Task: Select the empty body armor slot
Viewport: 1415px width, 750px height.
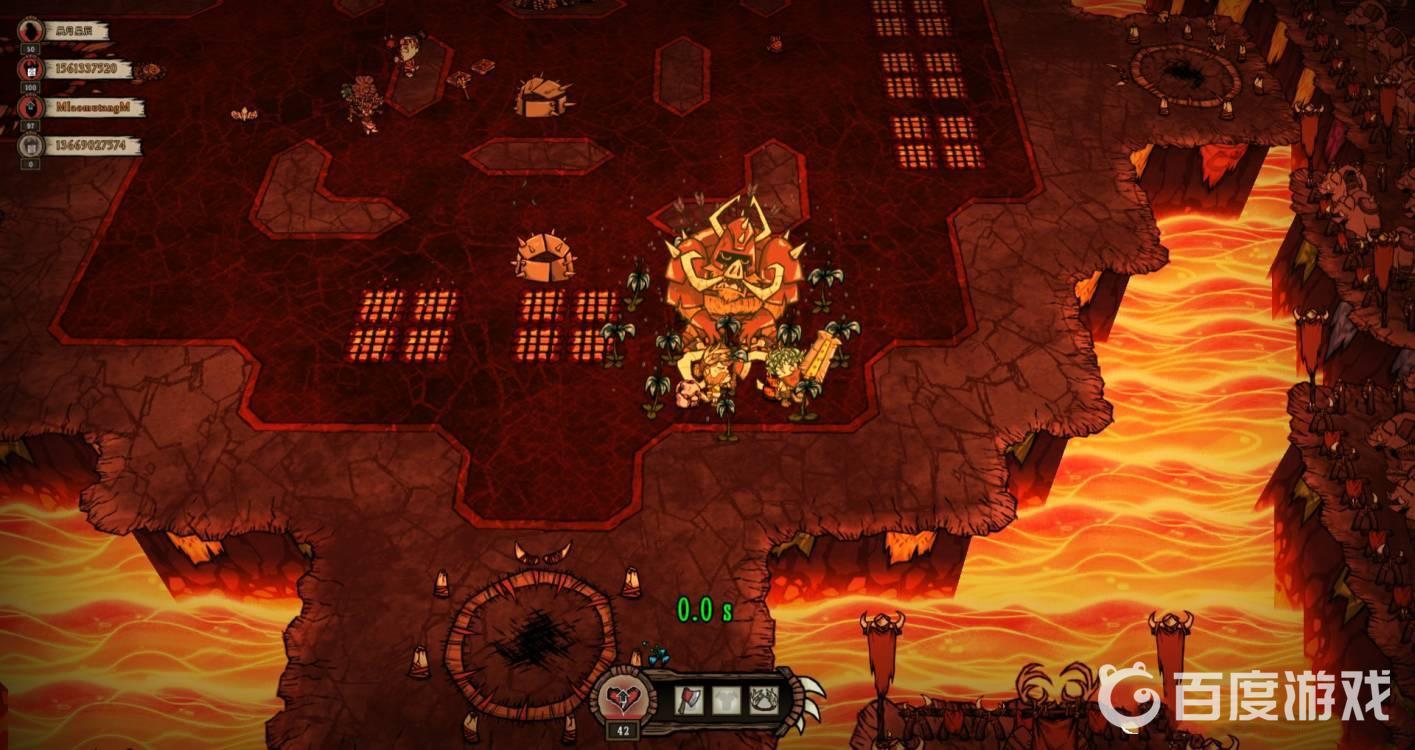Action: tap(727, 699)
